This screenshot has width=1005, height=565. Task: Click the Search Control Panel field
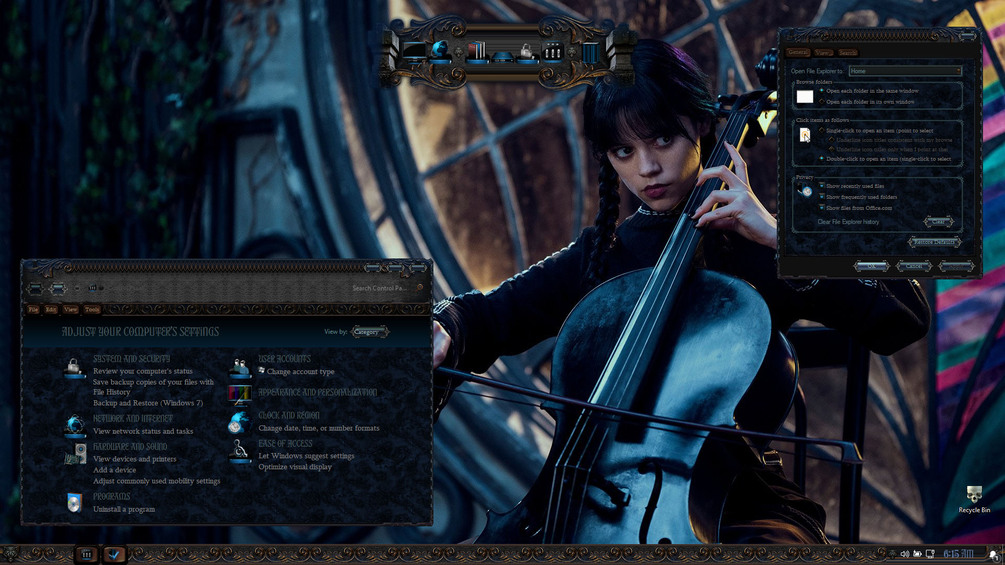(380, 288)
